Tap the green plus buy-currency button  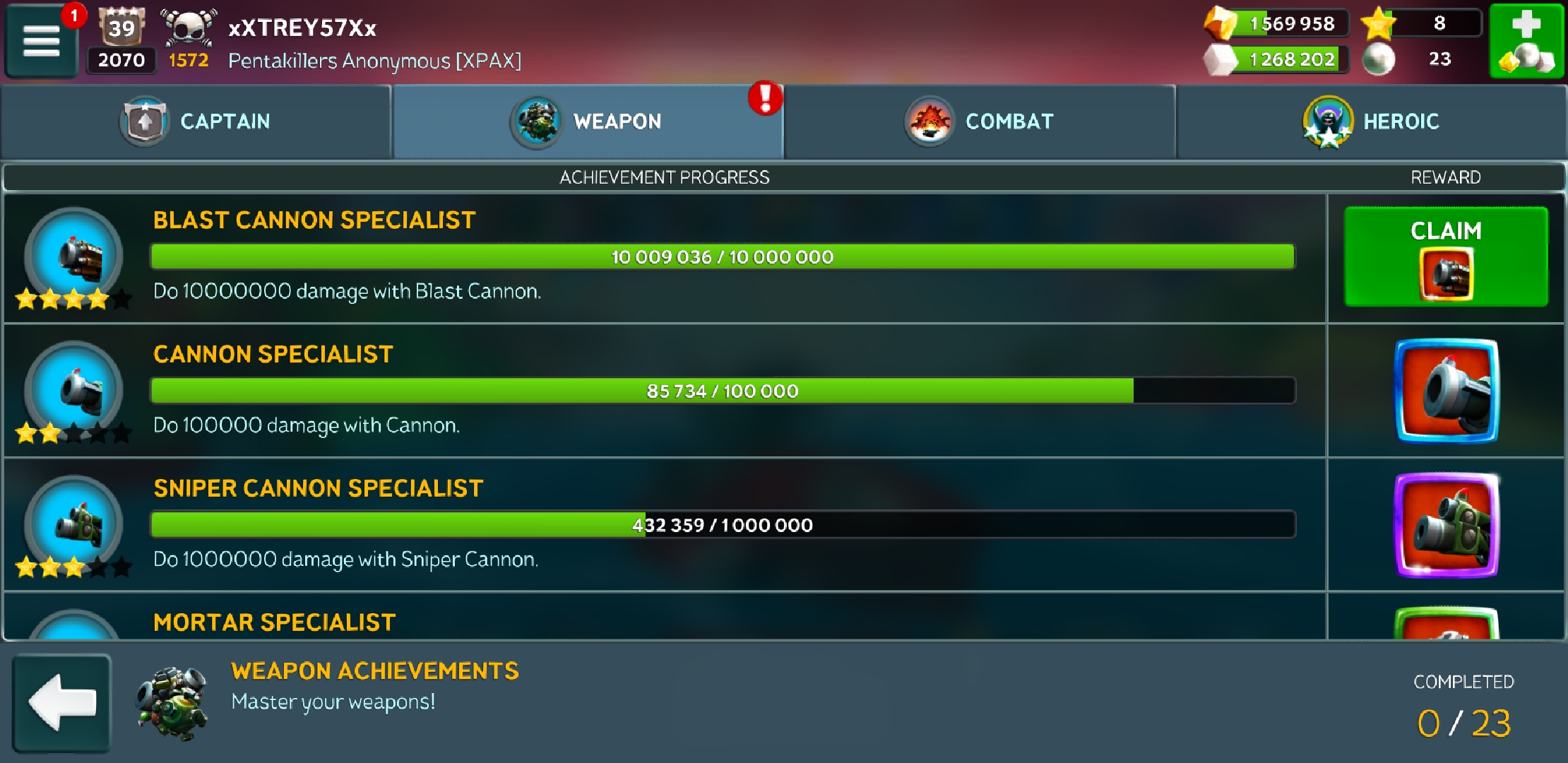[x=1526, y=41]
